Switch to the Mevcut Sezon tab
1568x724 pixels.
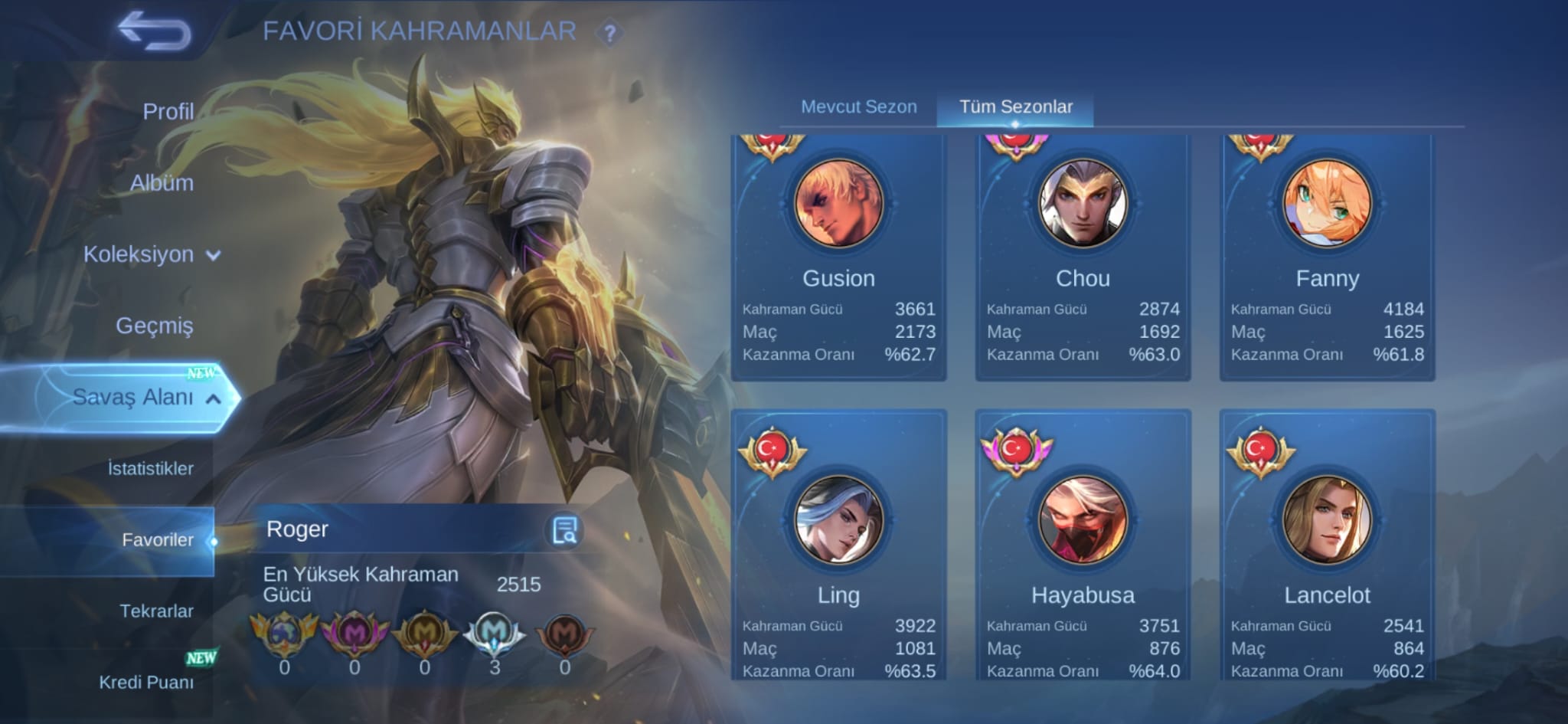tap(858, 107)
